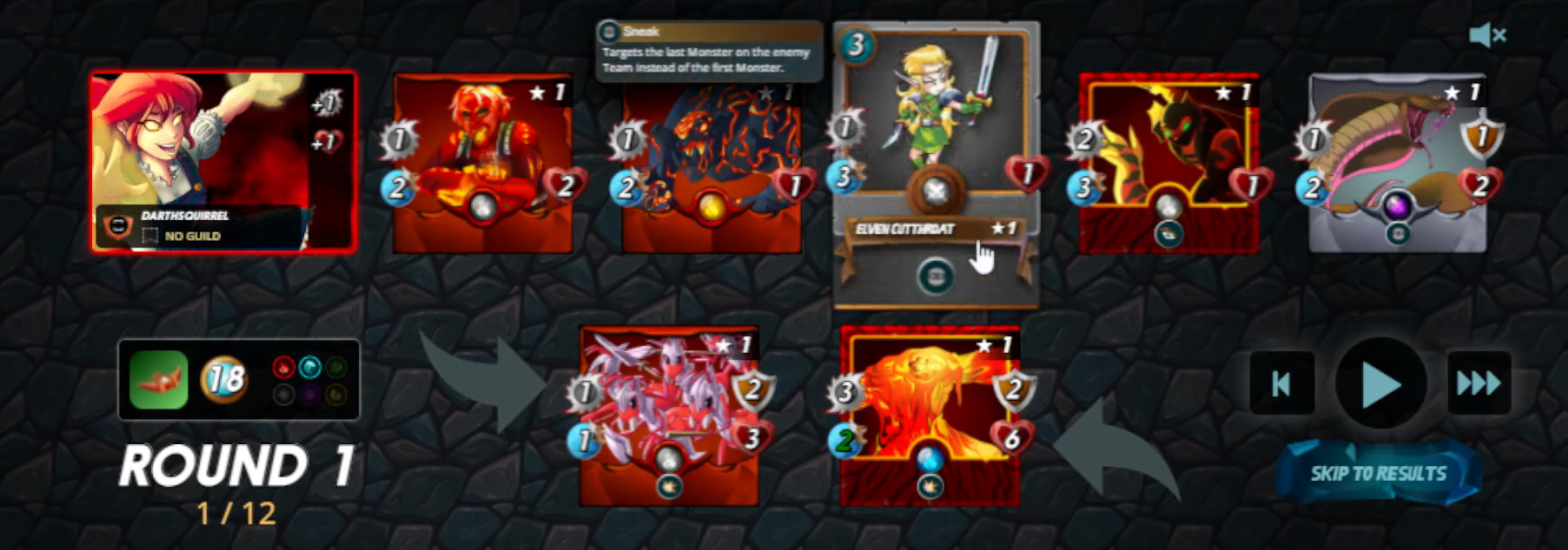Select the green-eyed fire demon card
This screenshot has height=550, width=1568.
pyautogui.click(x=1168, y=164)
